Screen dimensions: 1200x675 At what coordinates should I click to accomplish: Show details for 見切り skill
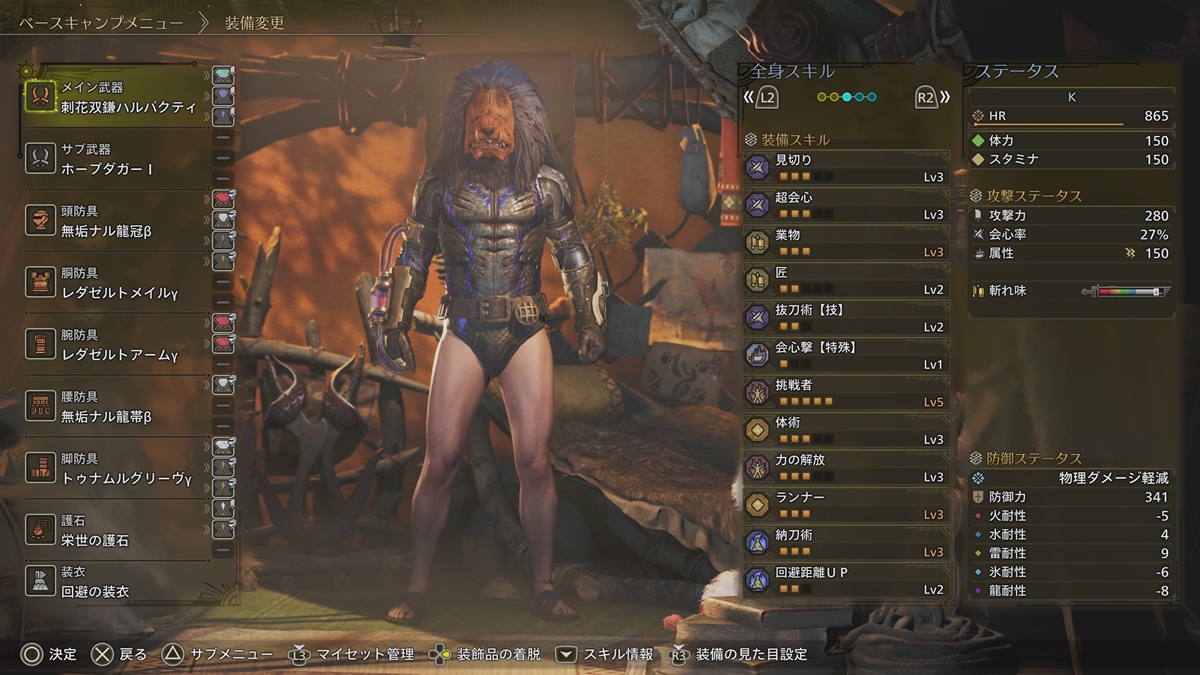pyautogui.click(x=846, y=167)
